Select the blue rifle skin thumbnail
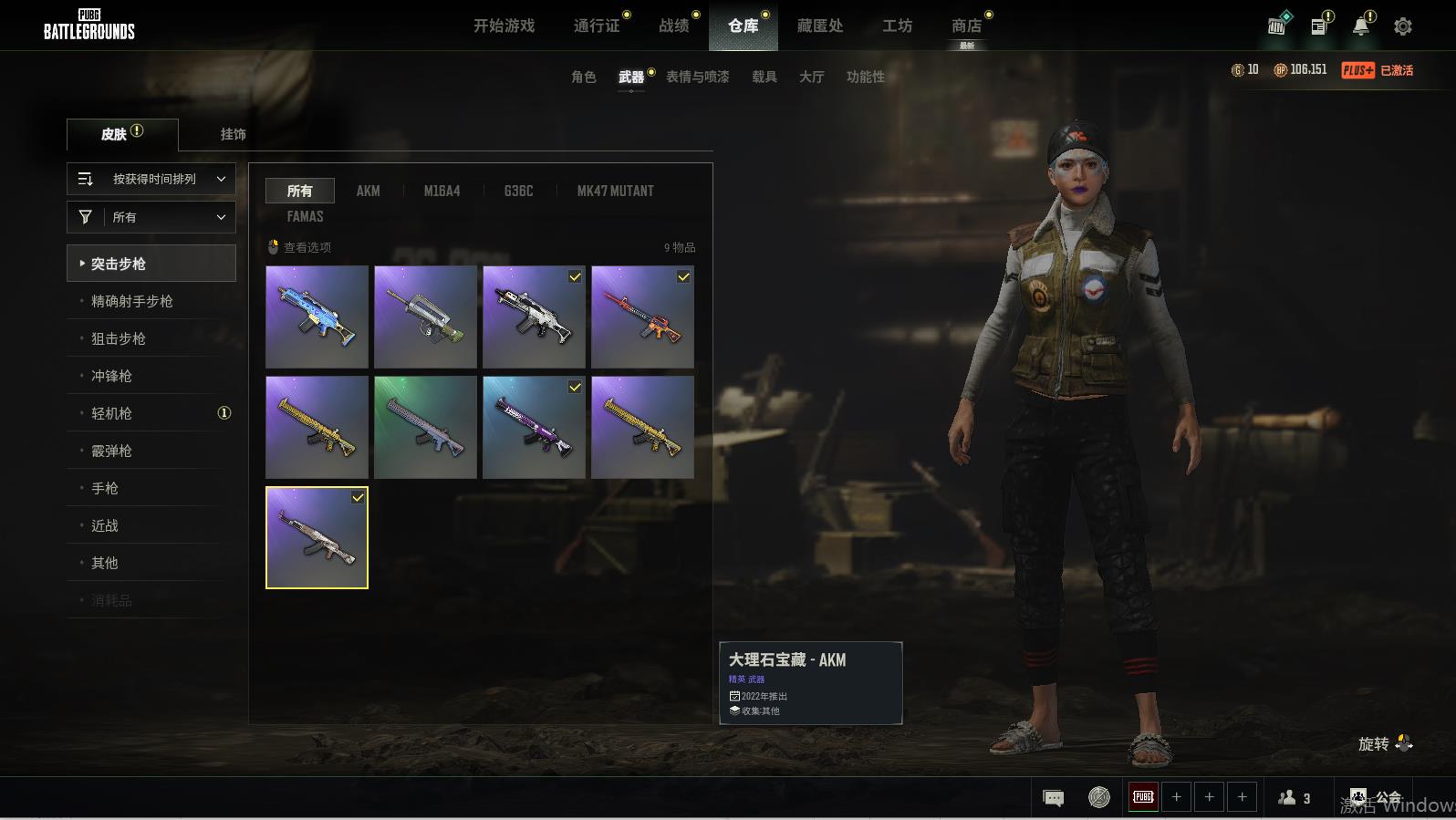 [317, 317]
